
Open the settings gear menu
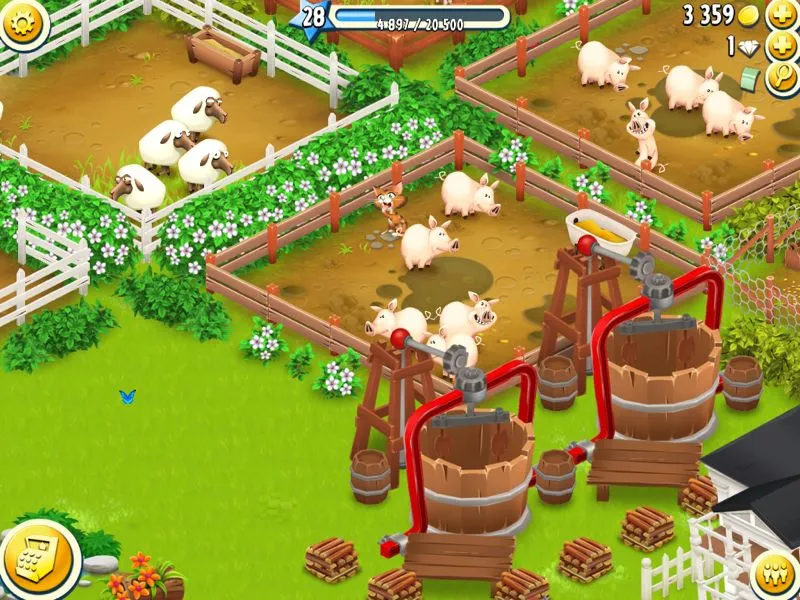22,22
